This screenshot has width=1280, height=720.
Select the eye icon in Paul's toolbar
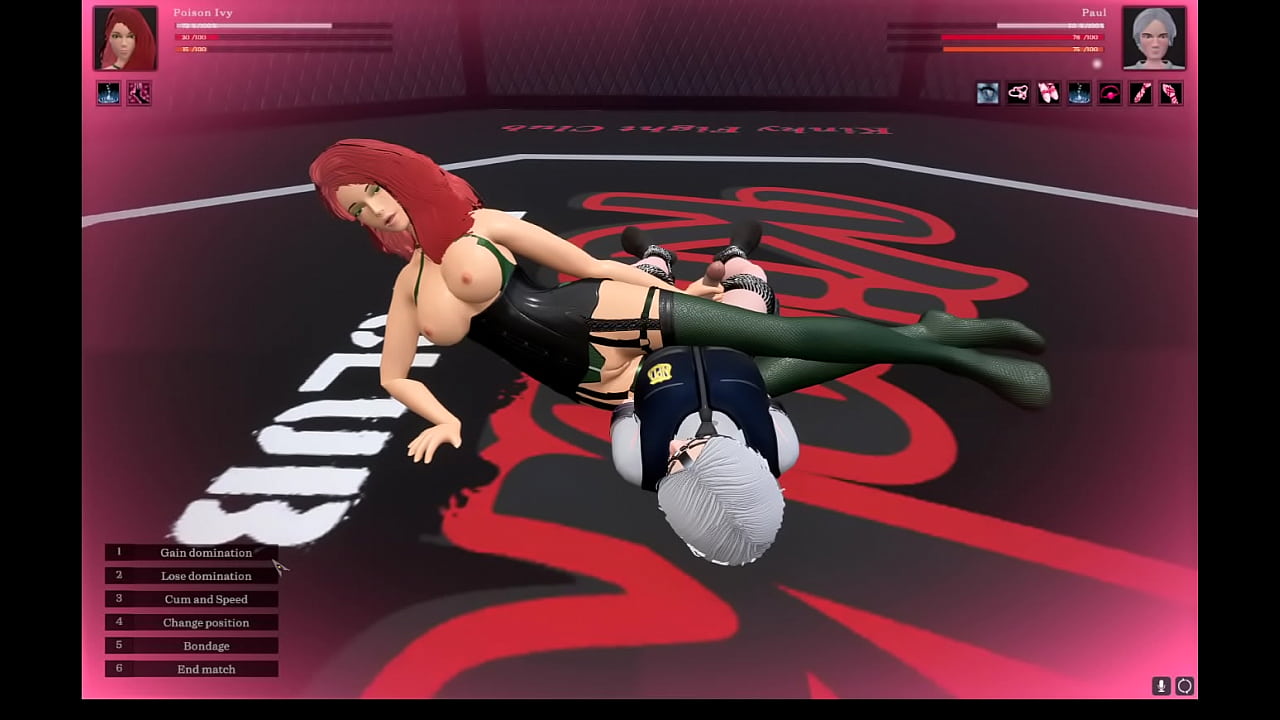(987, 93)
